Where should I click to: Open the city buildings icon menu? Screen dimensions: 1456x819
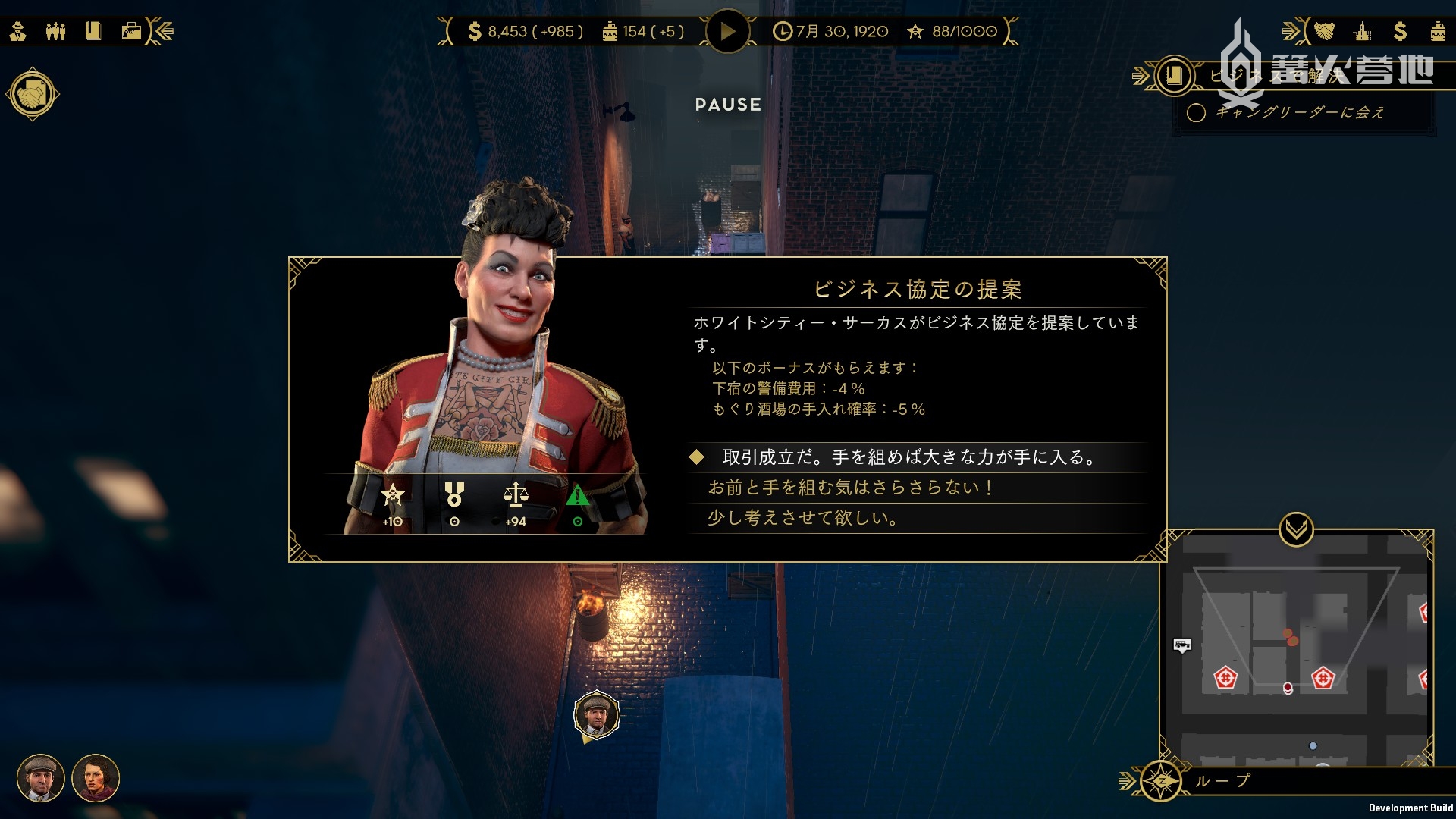(1363, 31)
